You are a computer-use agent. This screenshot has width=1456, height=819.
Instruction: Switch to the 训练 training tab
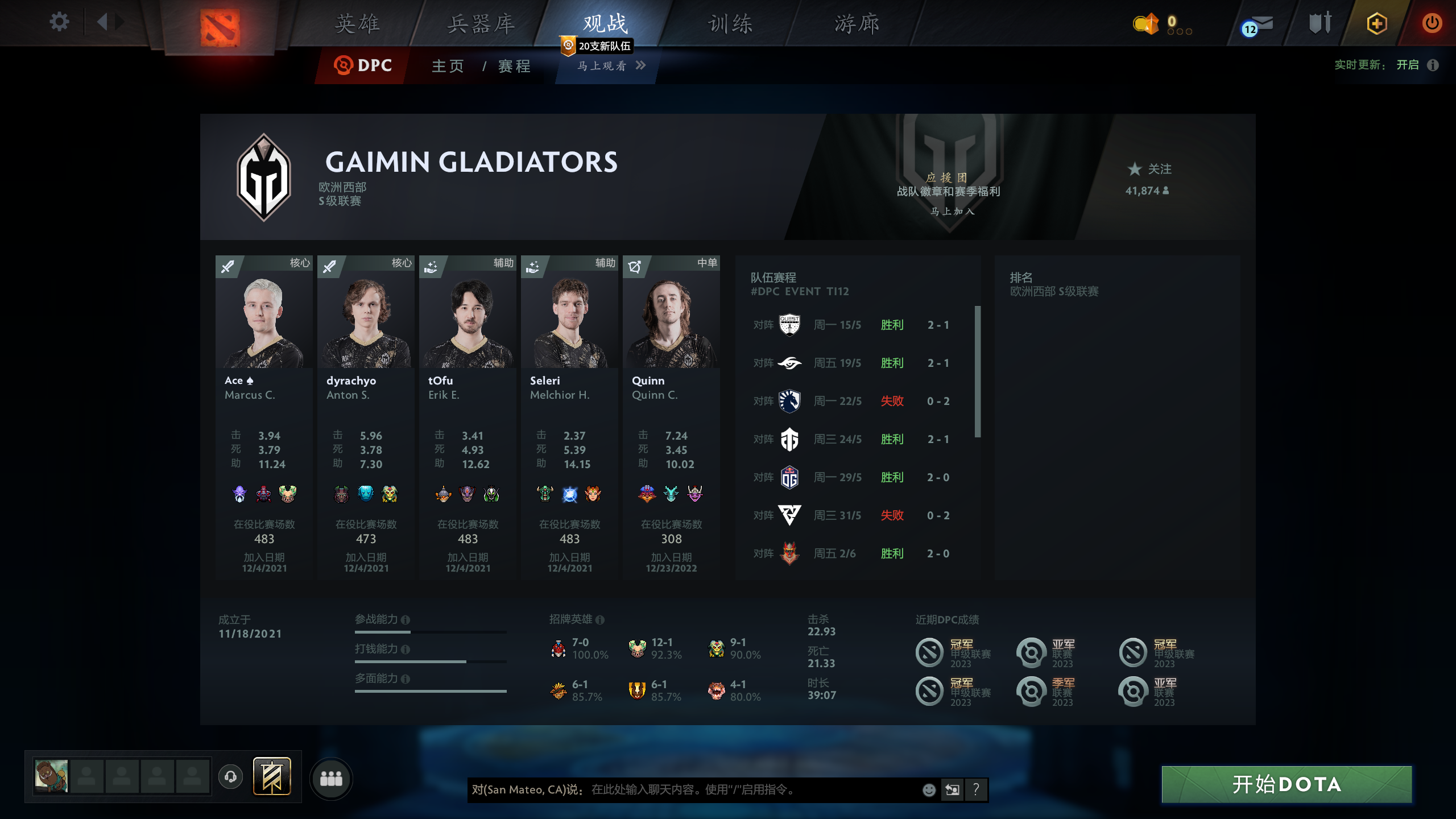(x=730, y=24)
